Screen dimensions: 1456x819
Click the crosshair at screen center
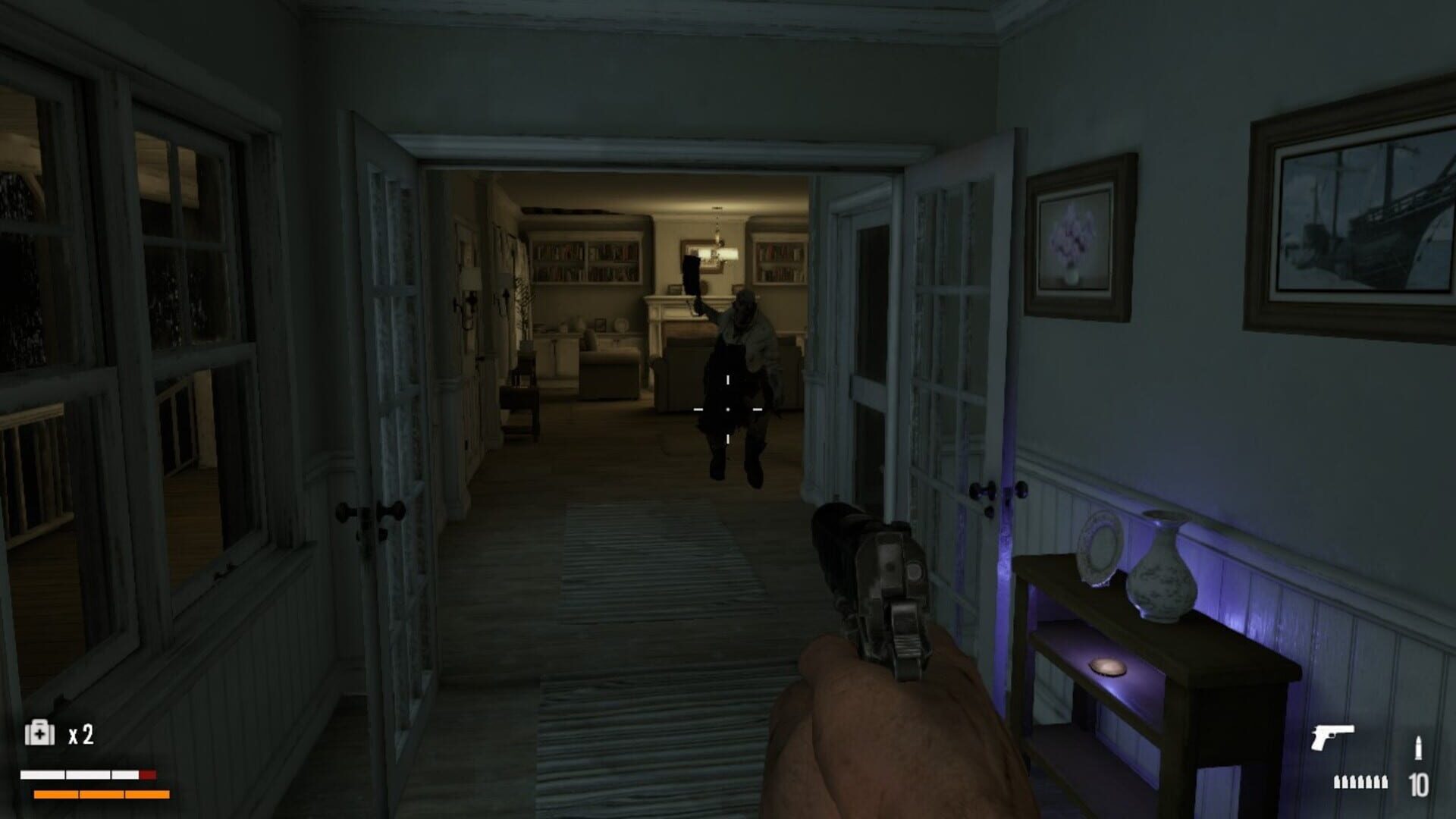click(x=726, y=408)
